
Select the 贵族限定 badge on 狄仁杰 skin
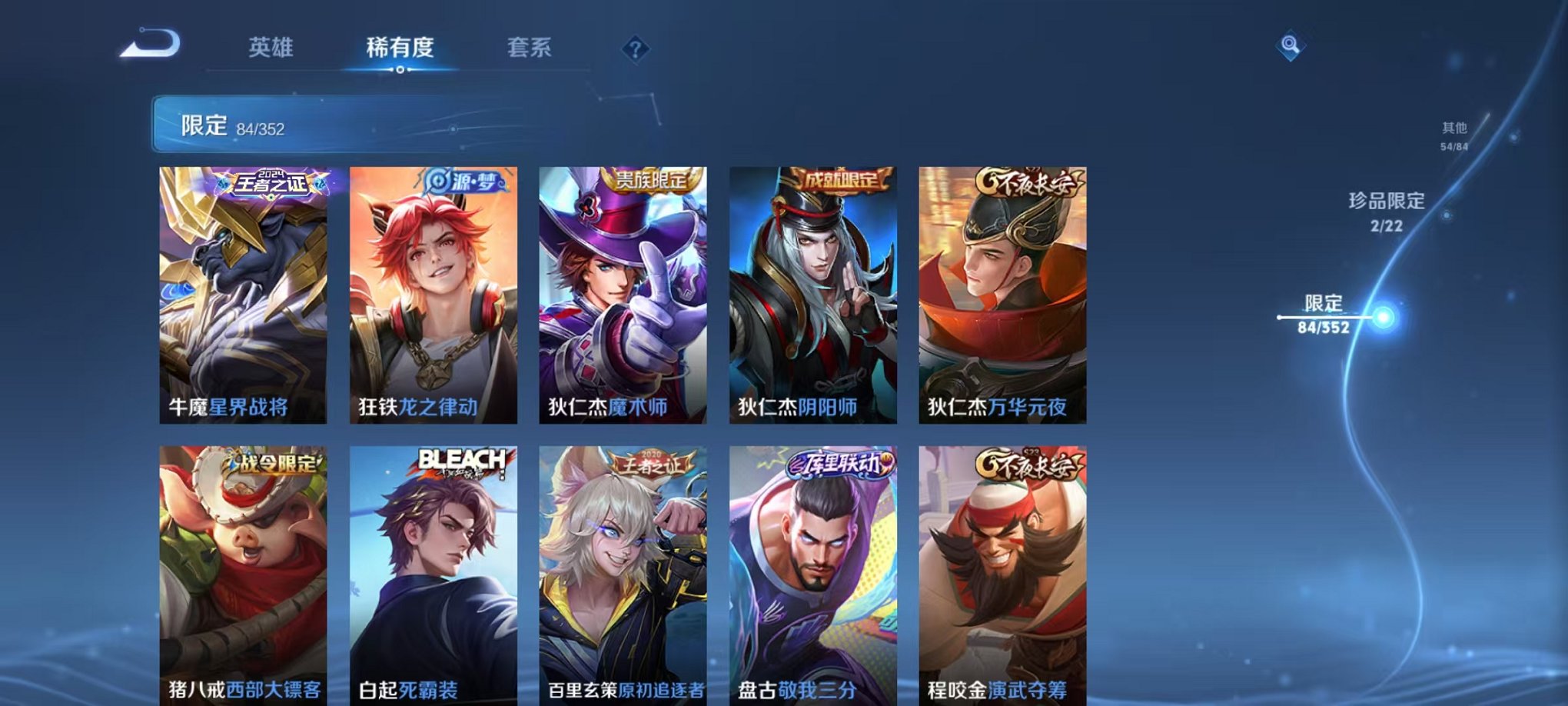tap(654, 178)
